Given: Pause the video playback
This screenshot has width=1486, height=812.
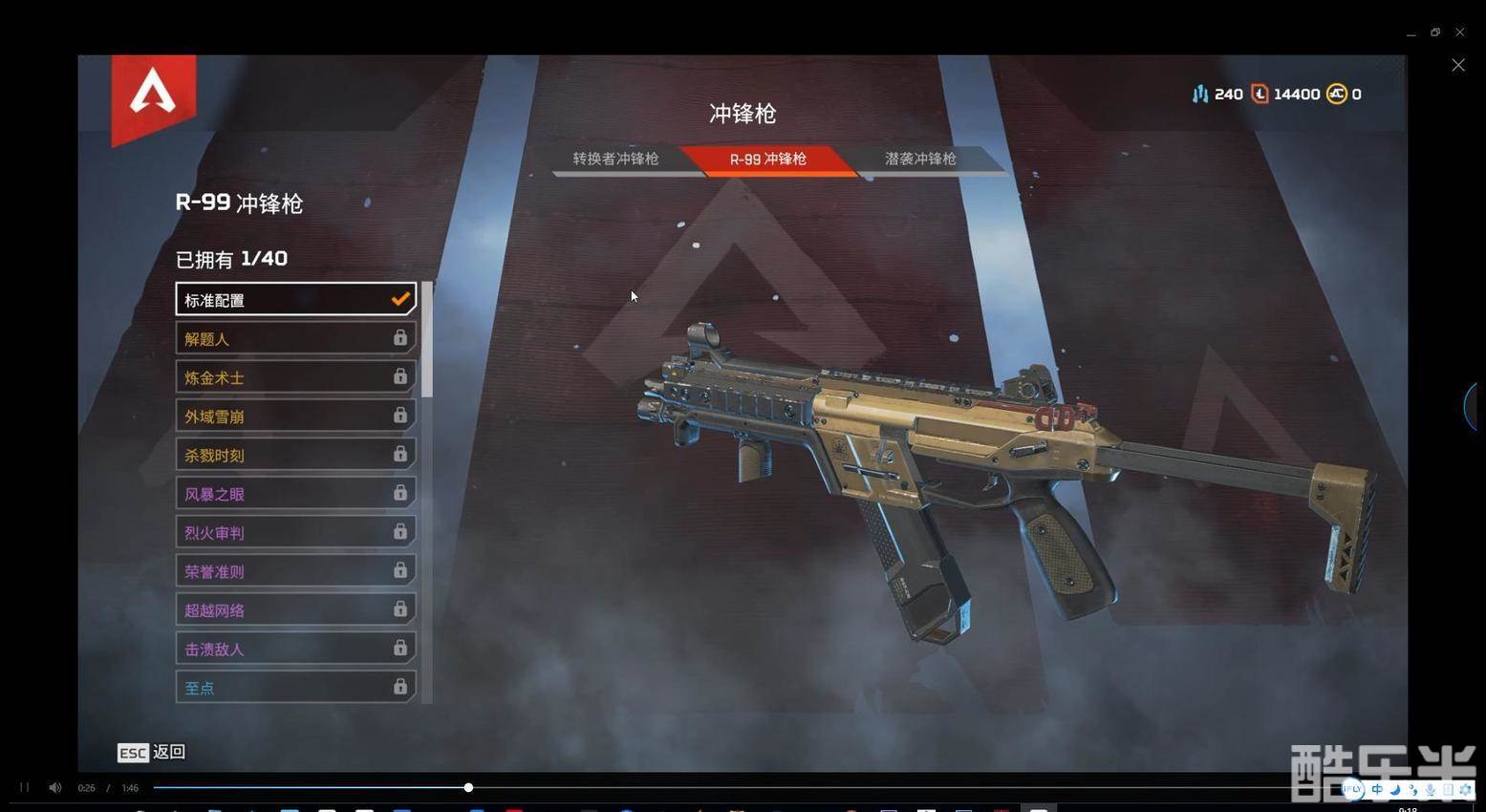Looking at the screenshot, I should [x=25, y=787].
